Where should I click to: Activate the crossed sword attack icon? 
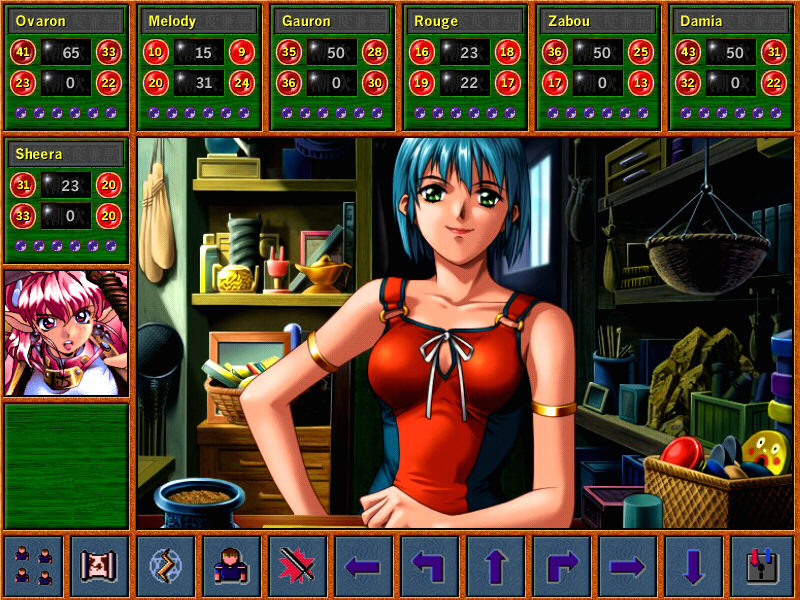coord(297,566)
